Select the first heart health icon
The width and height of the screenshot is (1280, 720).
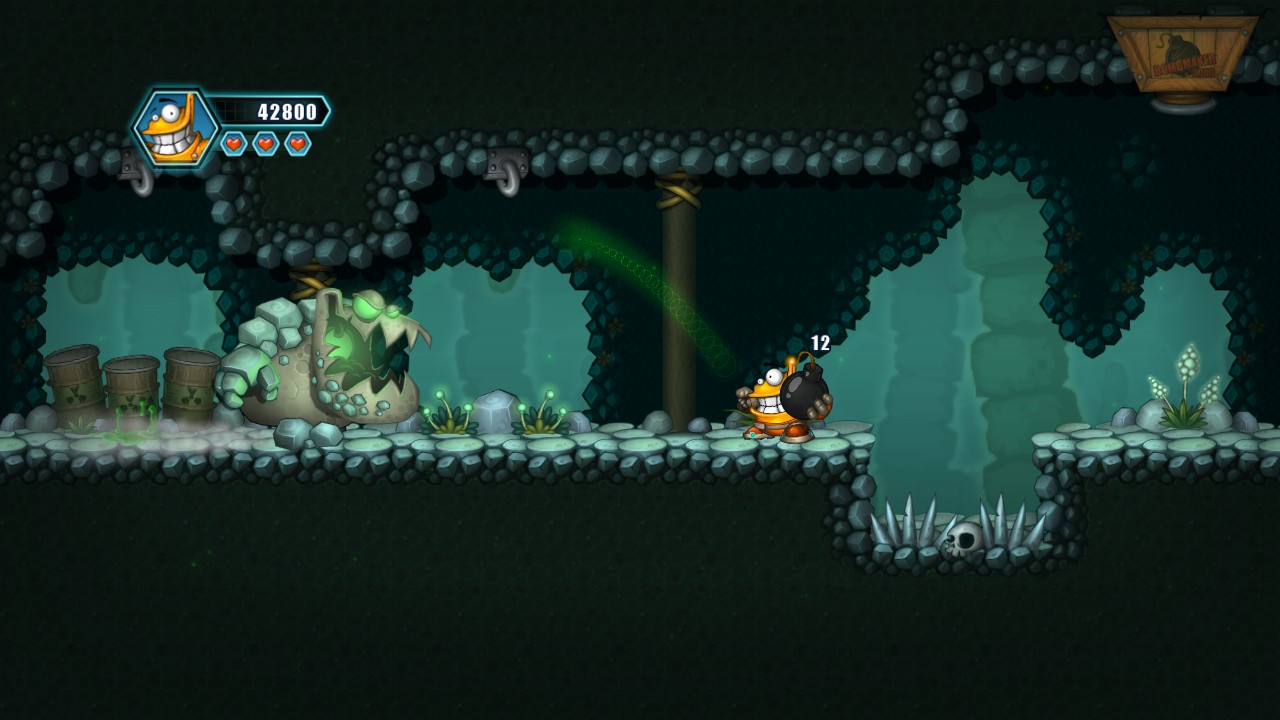(x=232, y=142)
